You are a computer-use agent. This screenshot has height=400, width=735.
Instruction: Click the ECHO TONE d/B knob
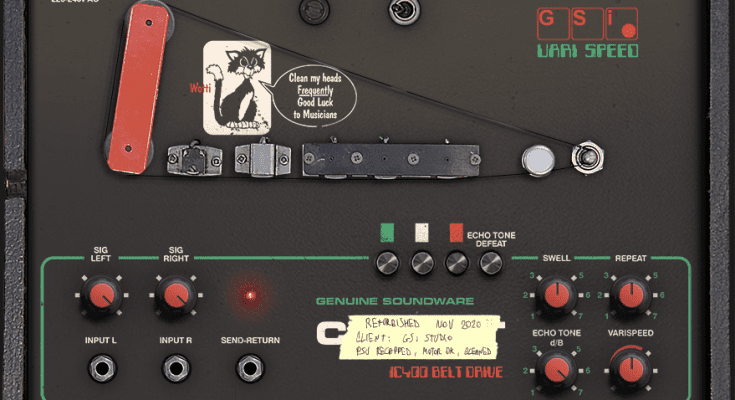(x=551, y=370)
